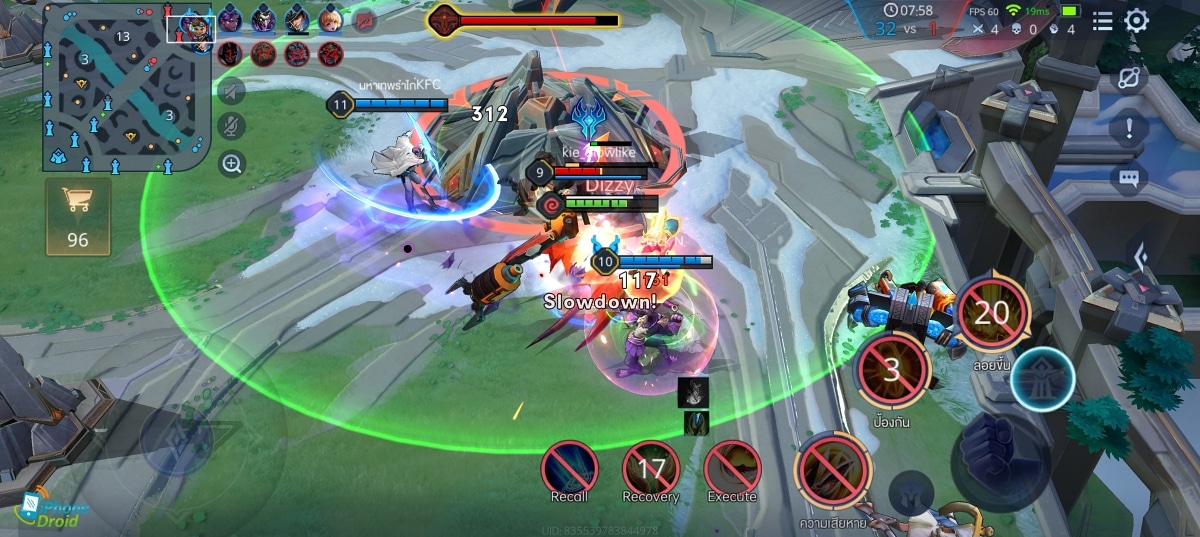Tap the minion helmet attack button
Viewport: 1200px width, 537px height.
click(911, 492)
